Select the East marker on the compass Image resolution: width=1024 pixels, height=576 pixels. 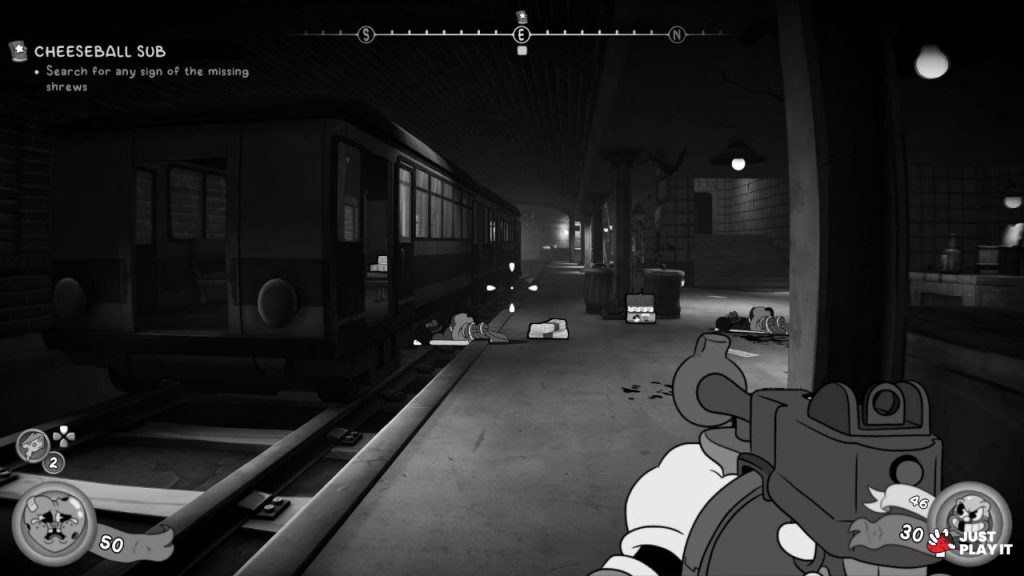[x=521, y=34]
